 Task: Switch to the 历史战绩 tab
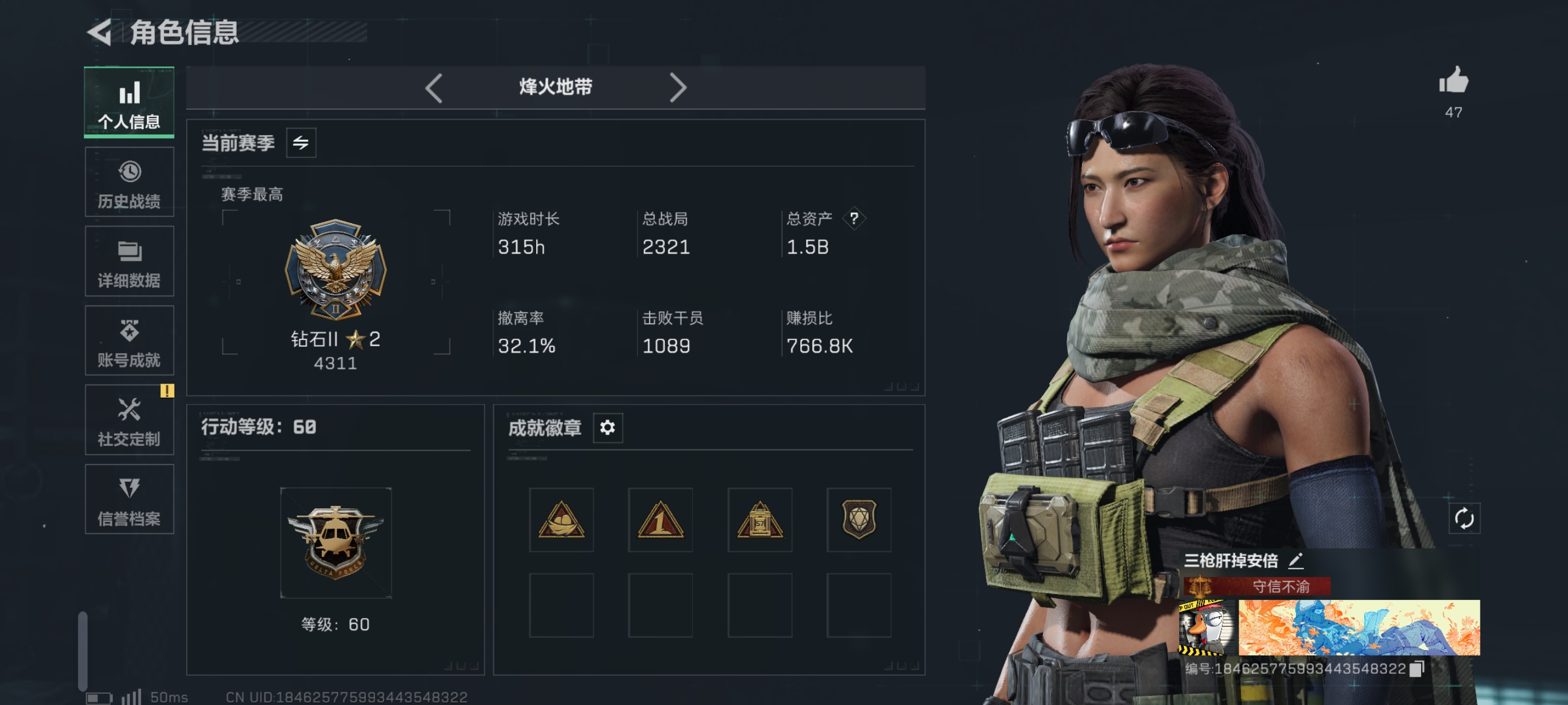(129, 182)
